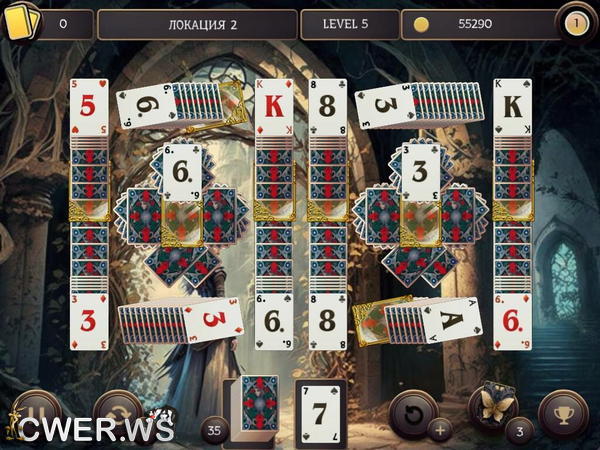The width and height of the screenshot is (600, 450).
Task: Draw a card from the stock deck
Action: pyautogui.click(x=260, y=408)
